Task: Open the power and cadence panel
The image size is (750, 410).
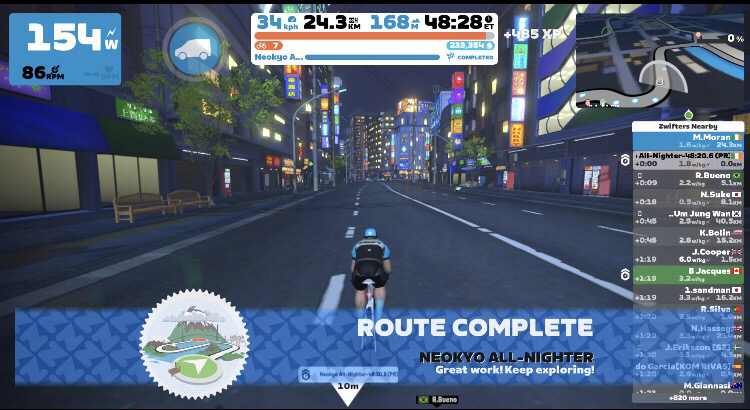Action: 65,48
